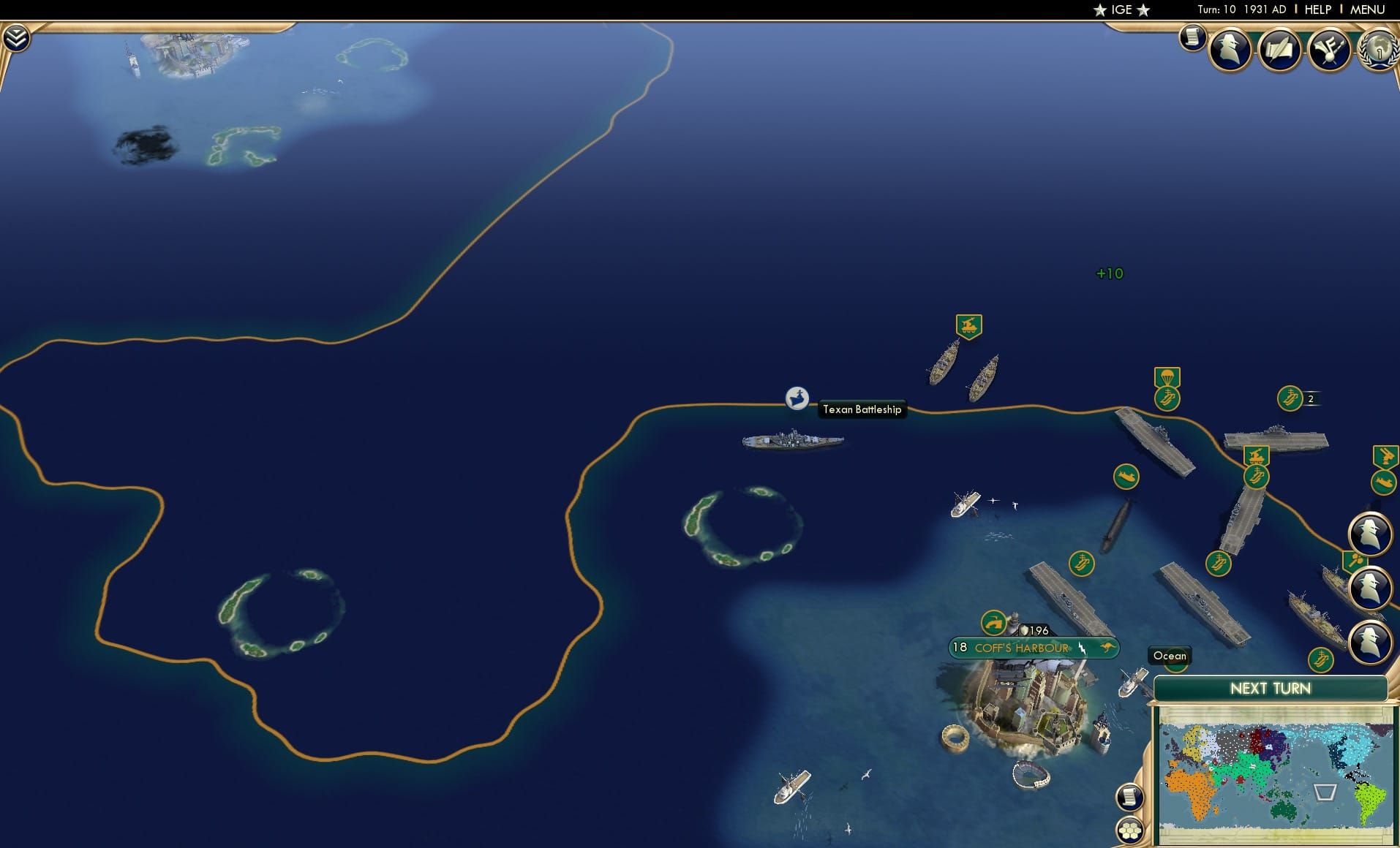Image resolution: width=1400 pixels, height=848 pixels.
Task: Select the paratrooper unit flag badge
Action: 1167,375
